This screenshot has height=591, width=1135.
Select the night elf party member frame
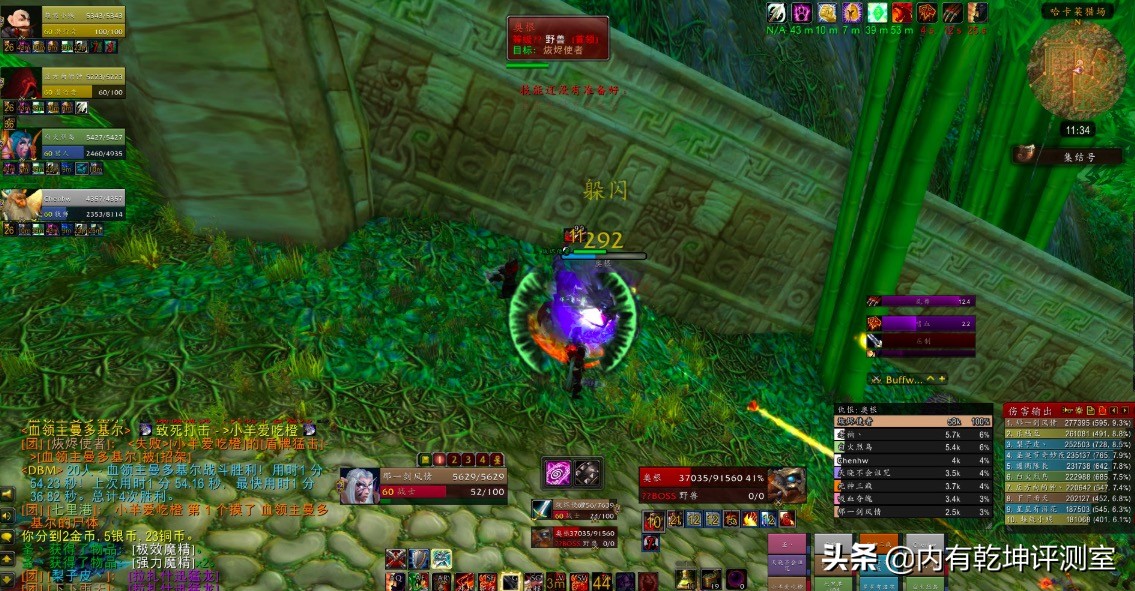coord(63,147)
